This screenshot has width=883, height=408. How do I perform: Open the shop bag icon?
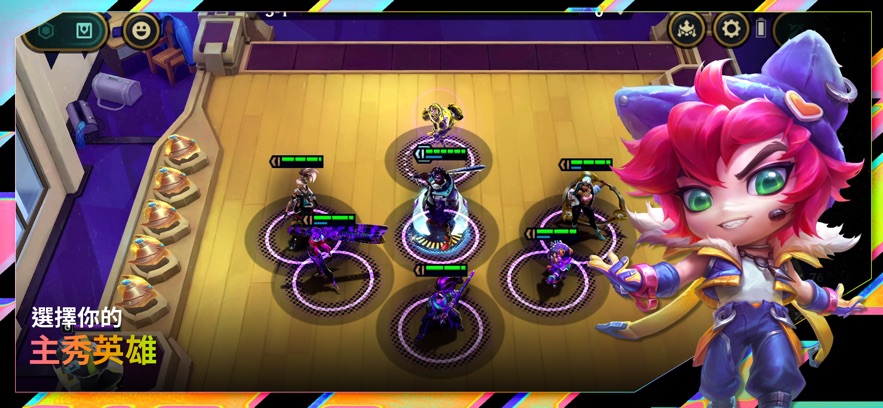[86, 30]
